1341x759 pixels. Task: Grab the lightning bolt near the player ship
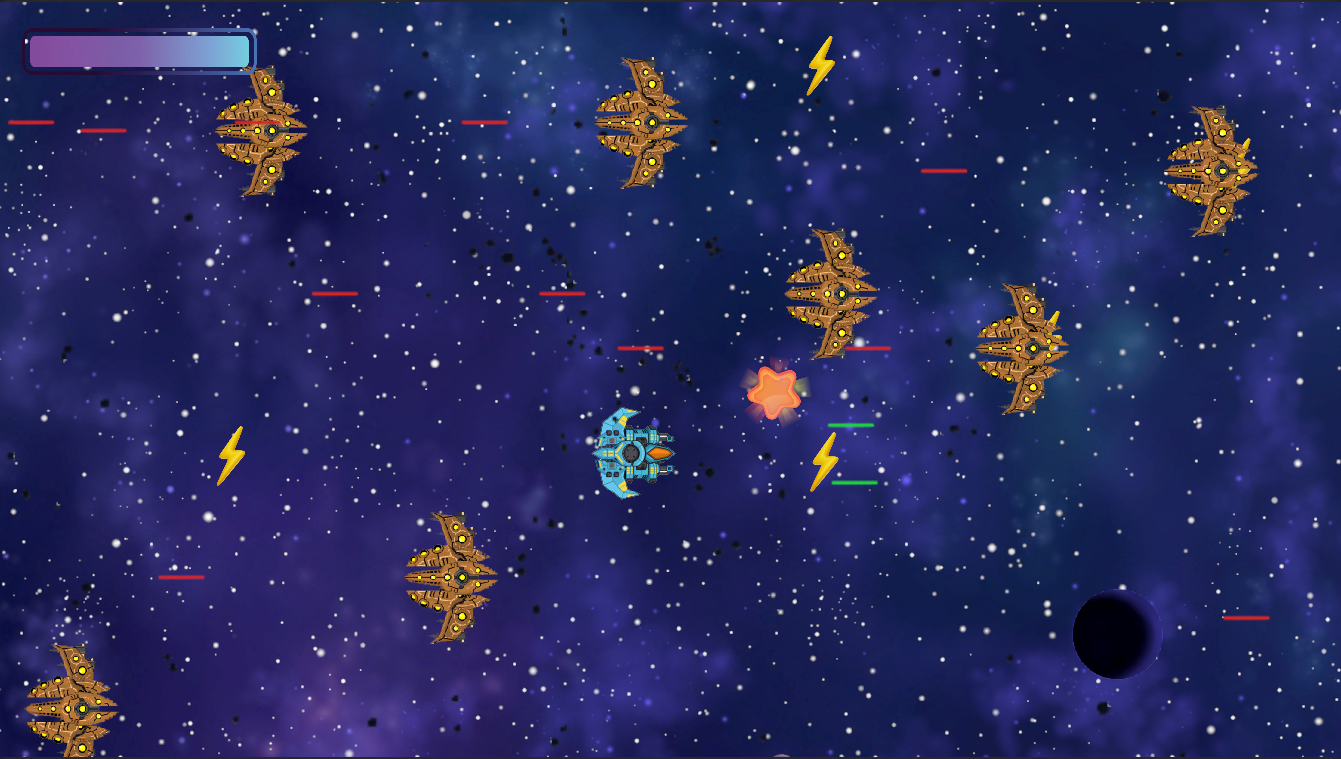[826, 462]
